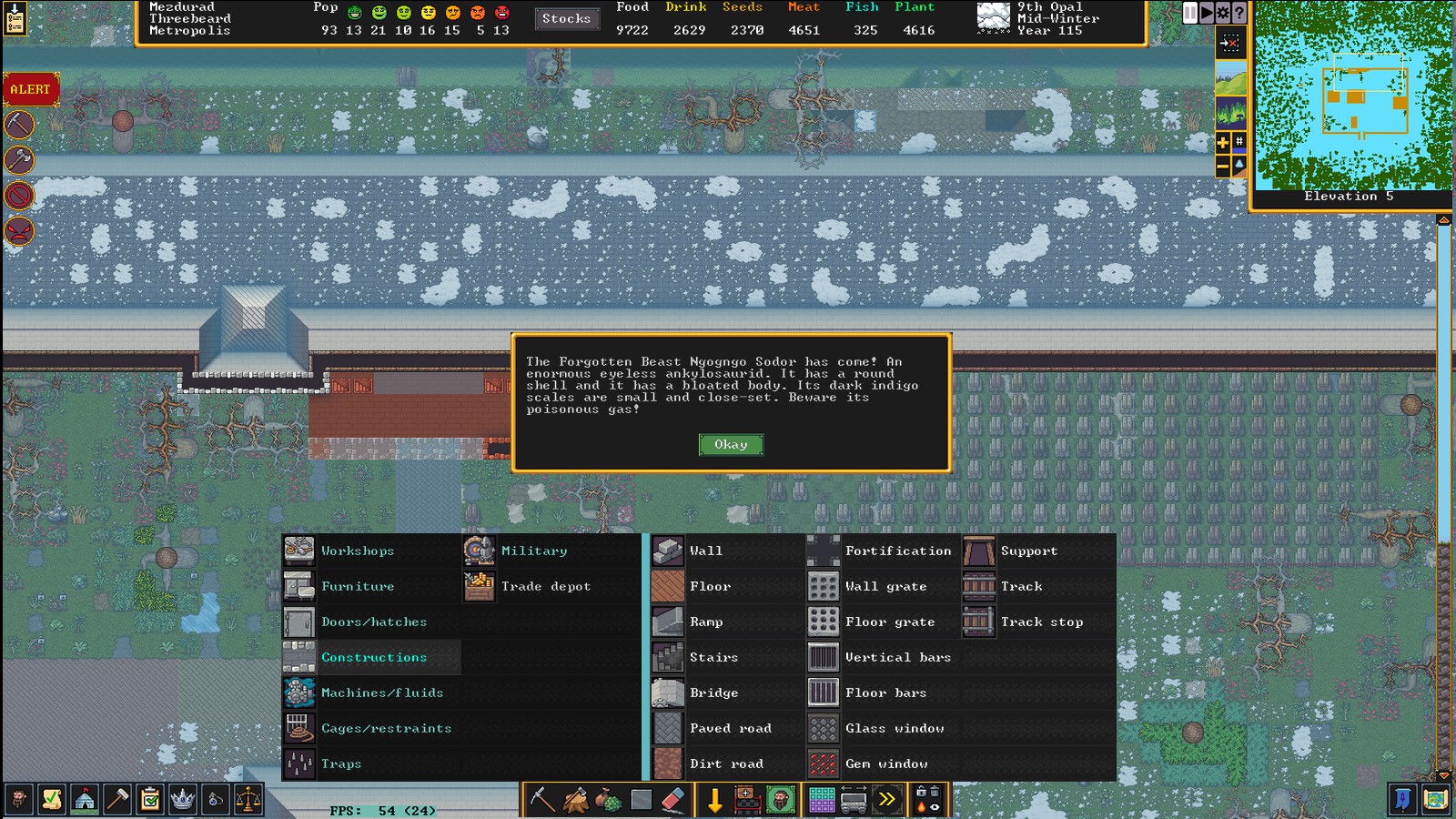
Task: Open the Stocks screen
Action: pyautogui.click(x=566, y=18)
